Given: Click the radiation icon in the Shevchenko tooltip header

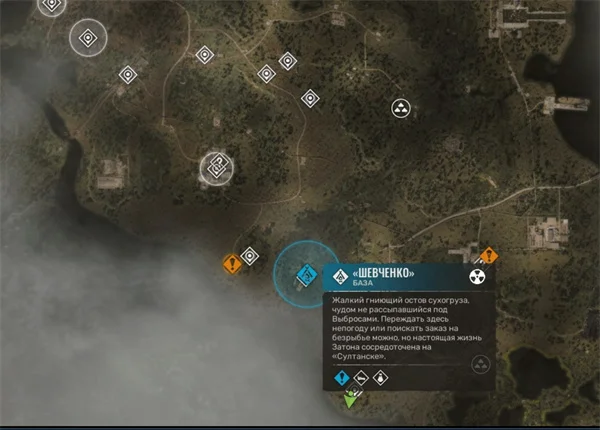Looking at the screenshot, I should 476,276.
